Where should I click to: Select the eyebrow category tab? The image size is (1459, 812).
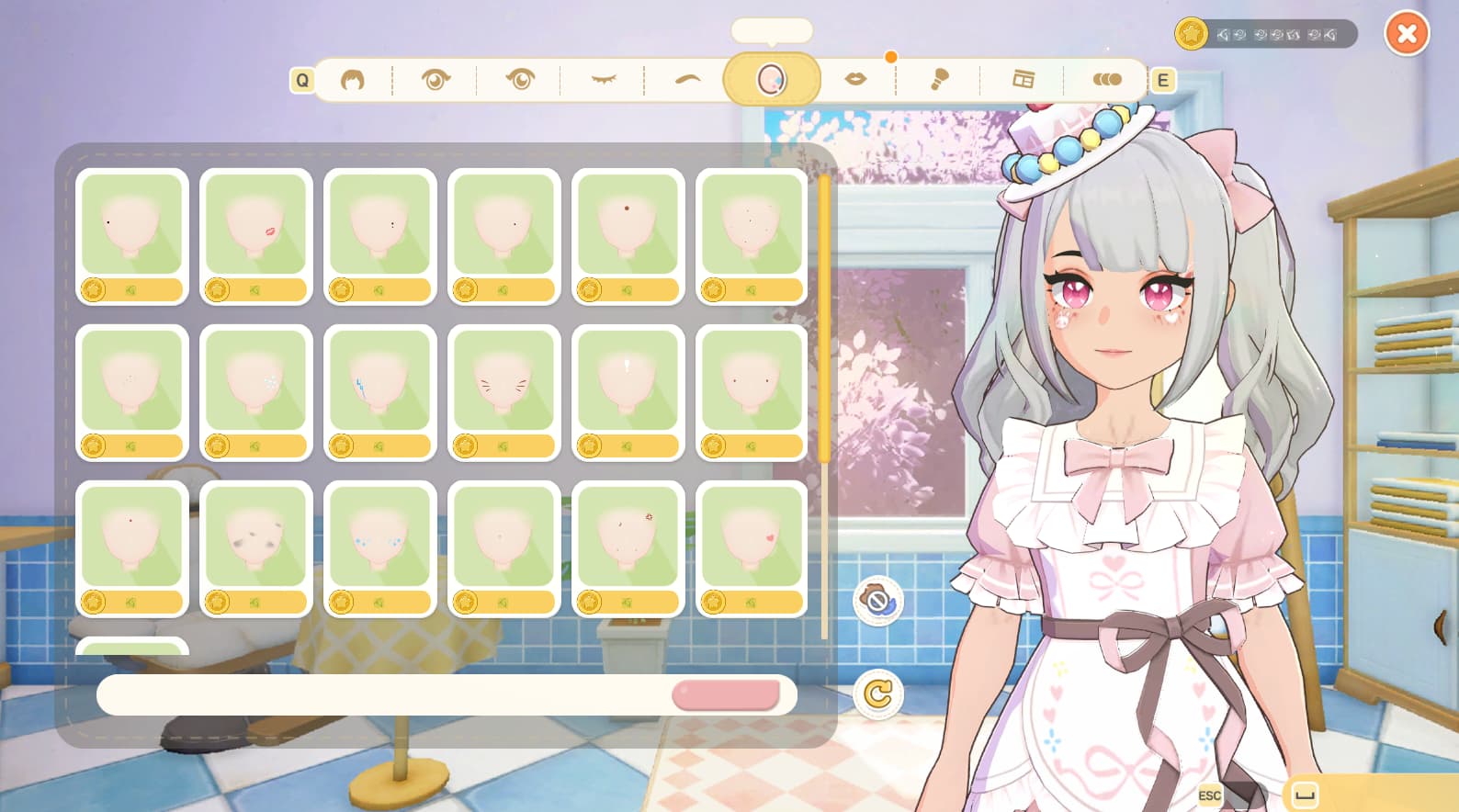point(687,80)
